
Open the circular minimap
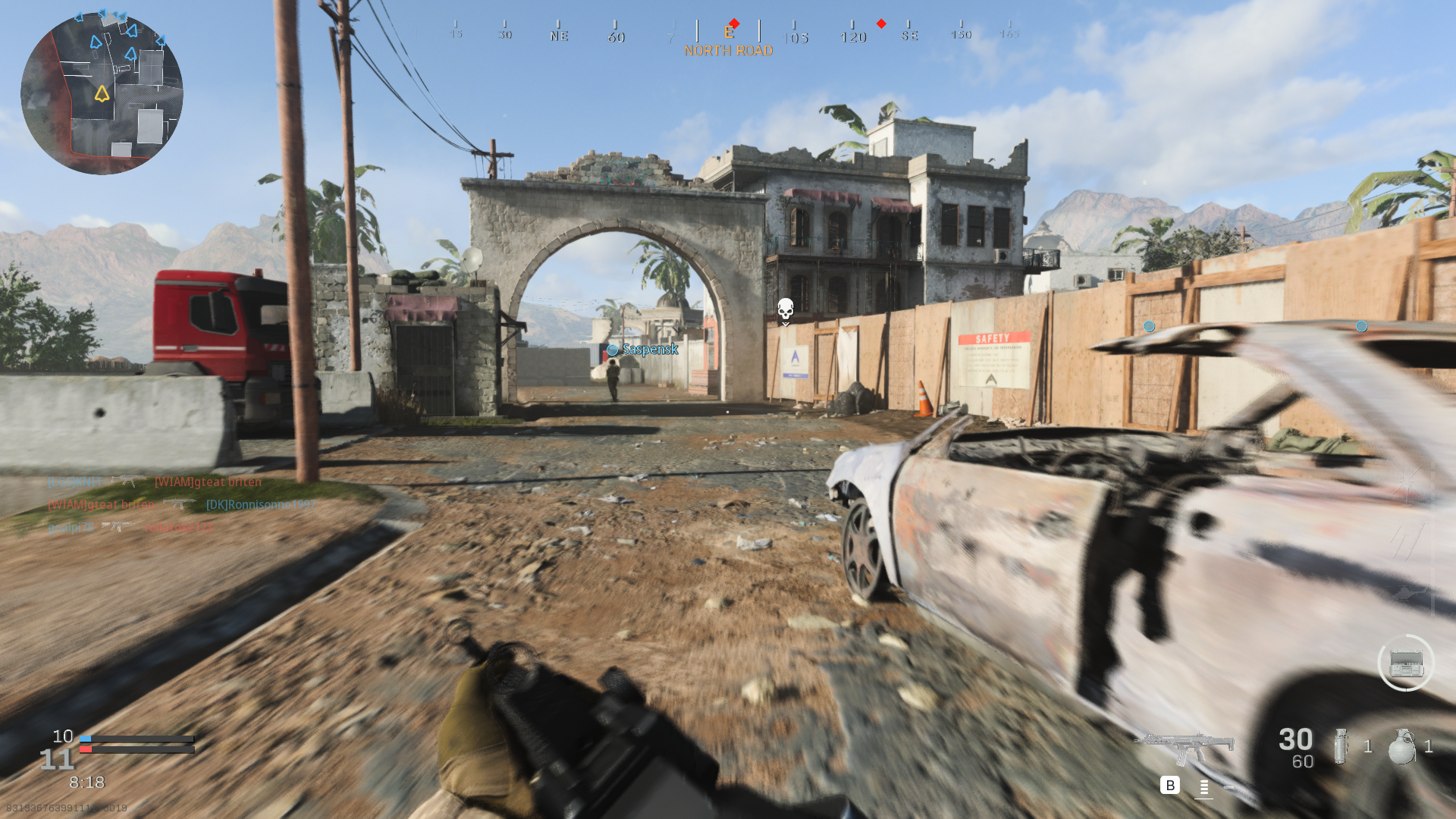[102, 93]
